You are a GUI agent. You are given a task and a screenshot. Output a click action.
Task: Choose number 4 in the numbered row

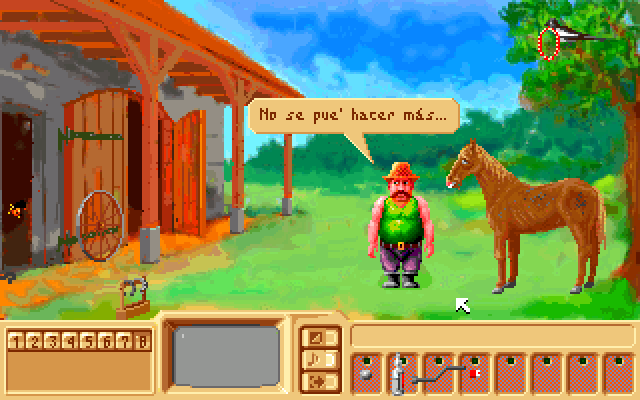click(71, 342)
